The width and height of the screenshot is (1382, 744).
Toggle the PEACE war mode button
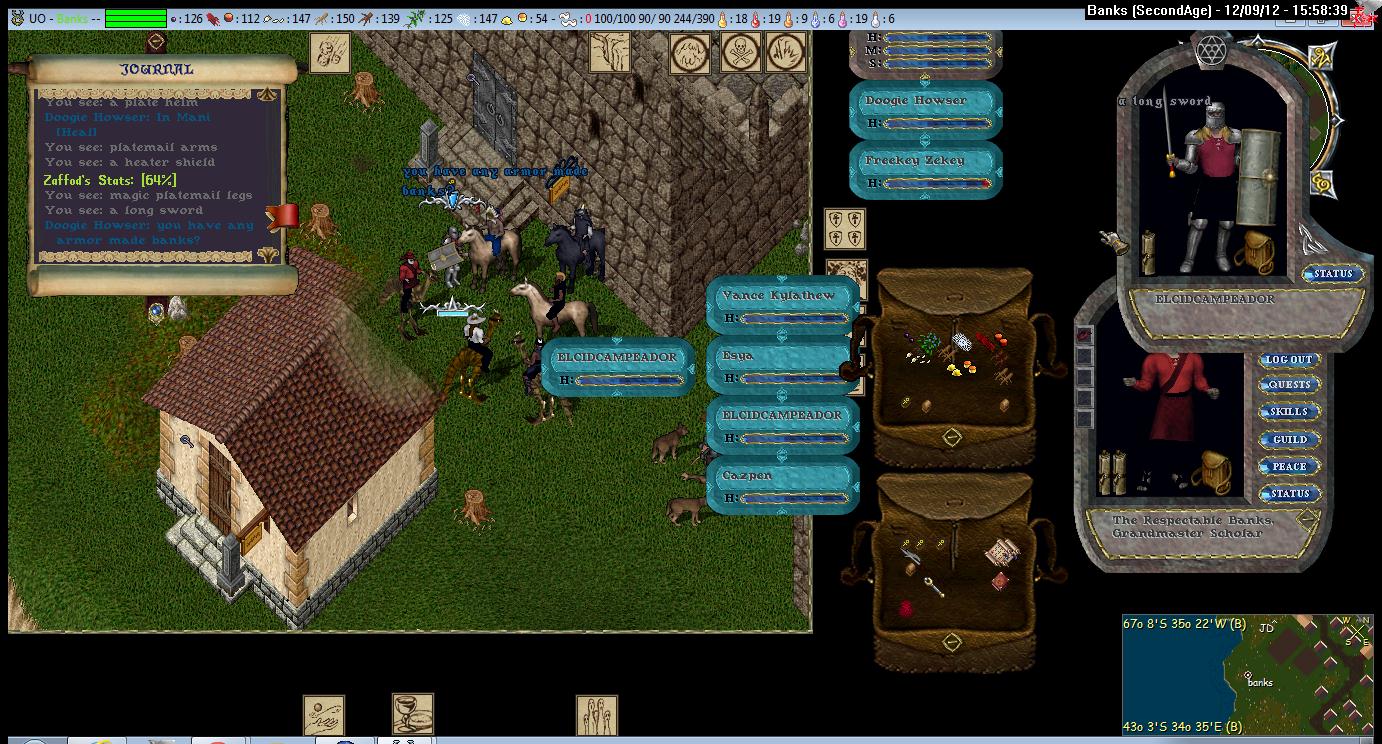pos(1289,467)
